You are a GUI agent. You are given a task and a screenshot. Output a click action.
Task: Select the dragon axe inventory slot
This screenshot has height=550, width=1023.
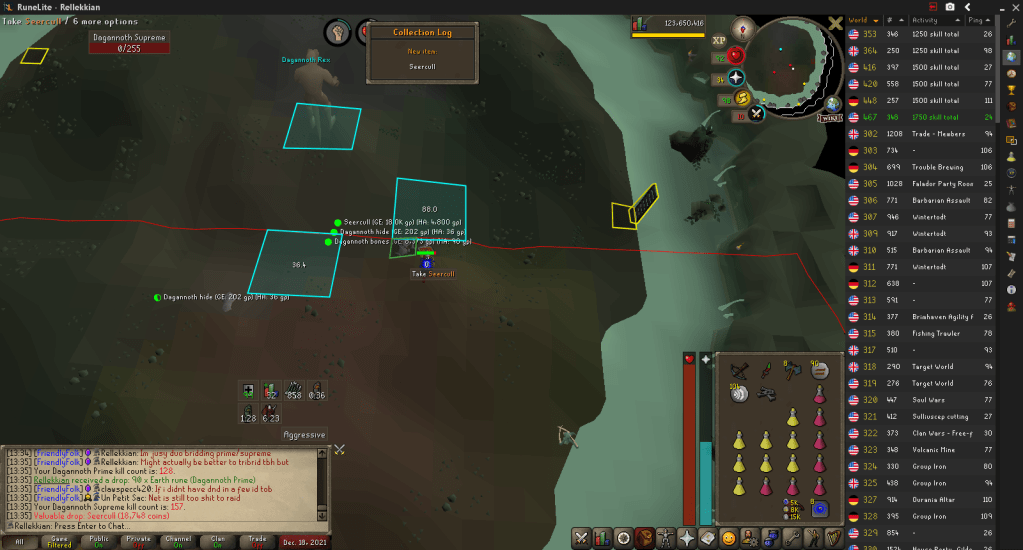(x=793, y=371)
